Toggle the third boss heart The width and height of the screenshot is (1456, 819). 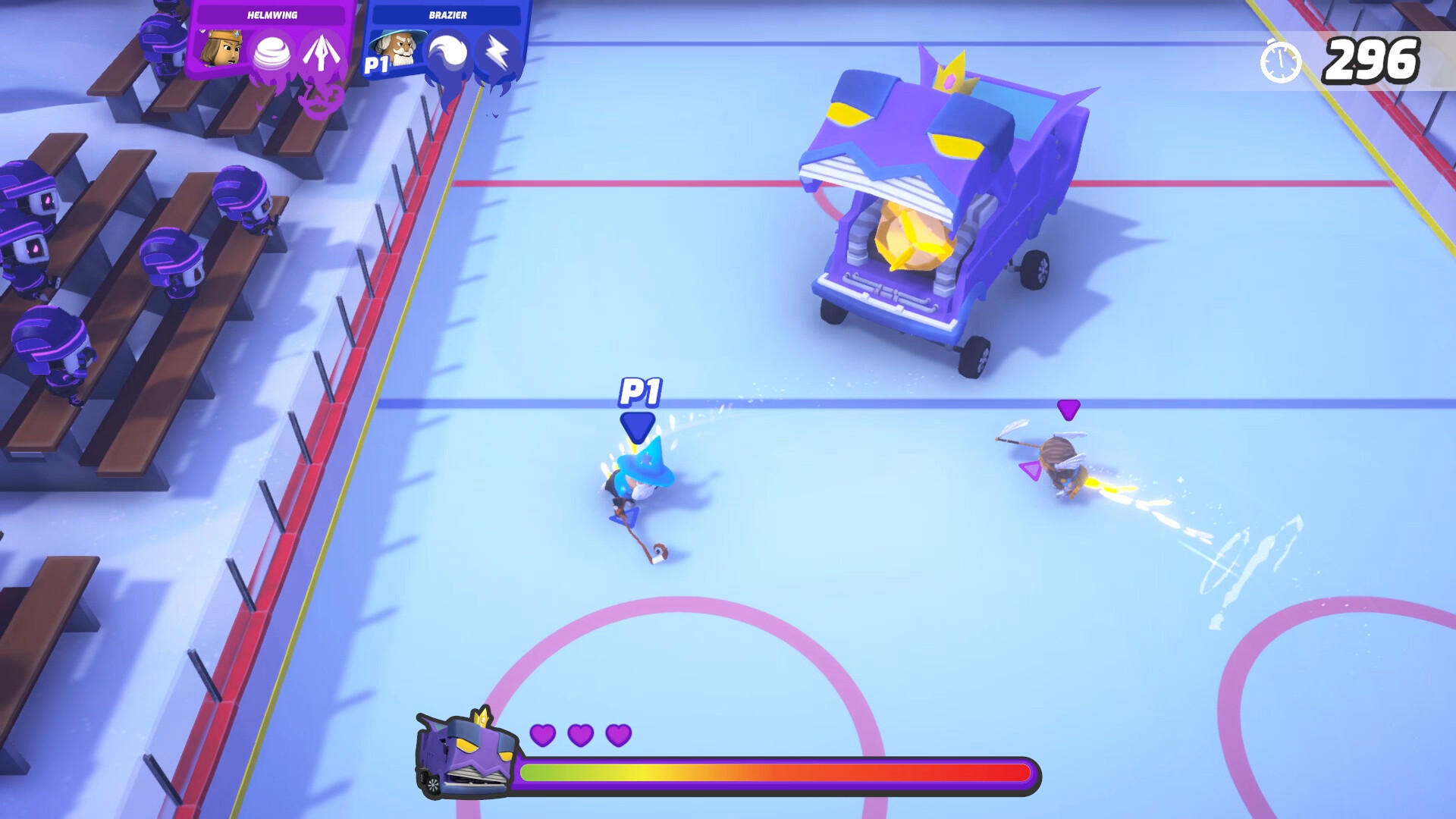click(x=620, y=735)
